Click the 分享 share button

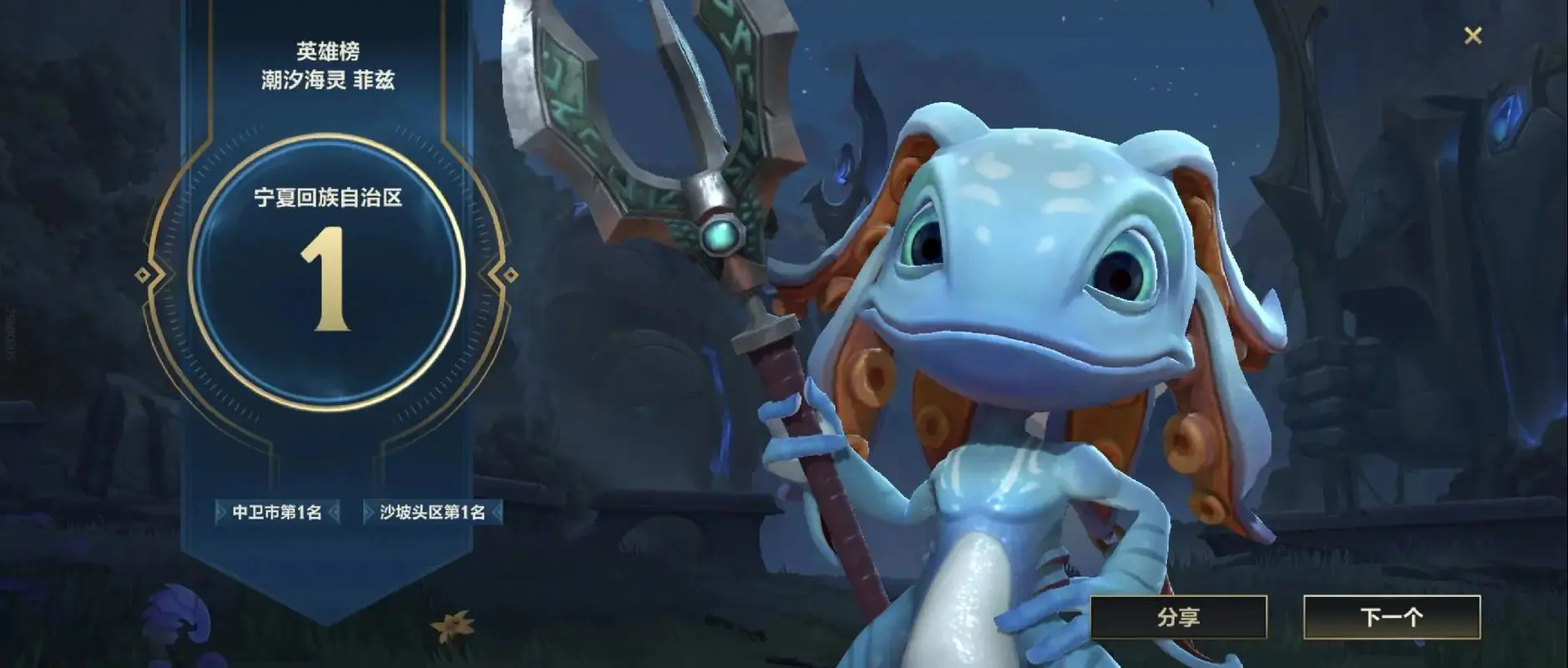[x=1178, y=617]
